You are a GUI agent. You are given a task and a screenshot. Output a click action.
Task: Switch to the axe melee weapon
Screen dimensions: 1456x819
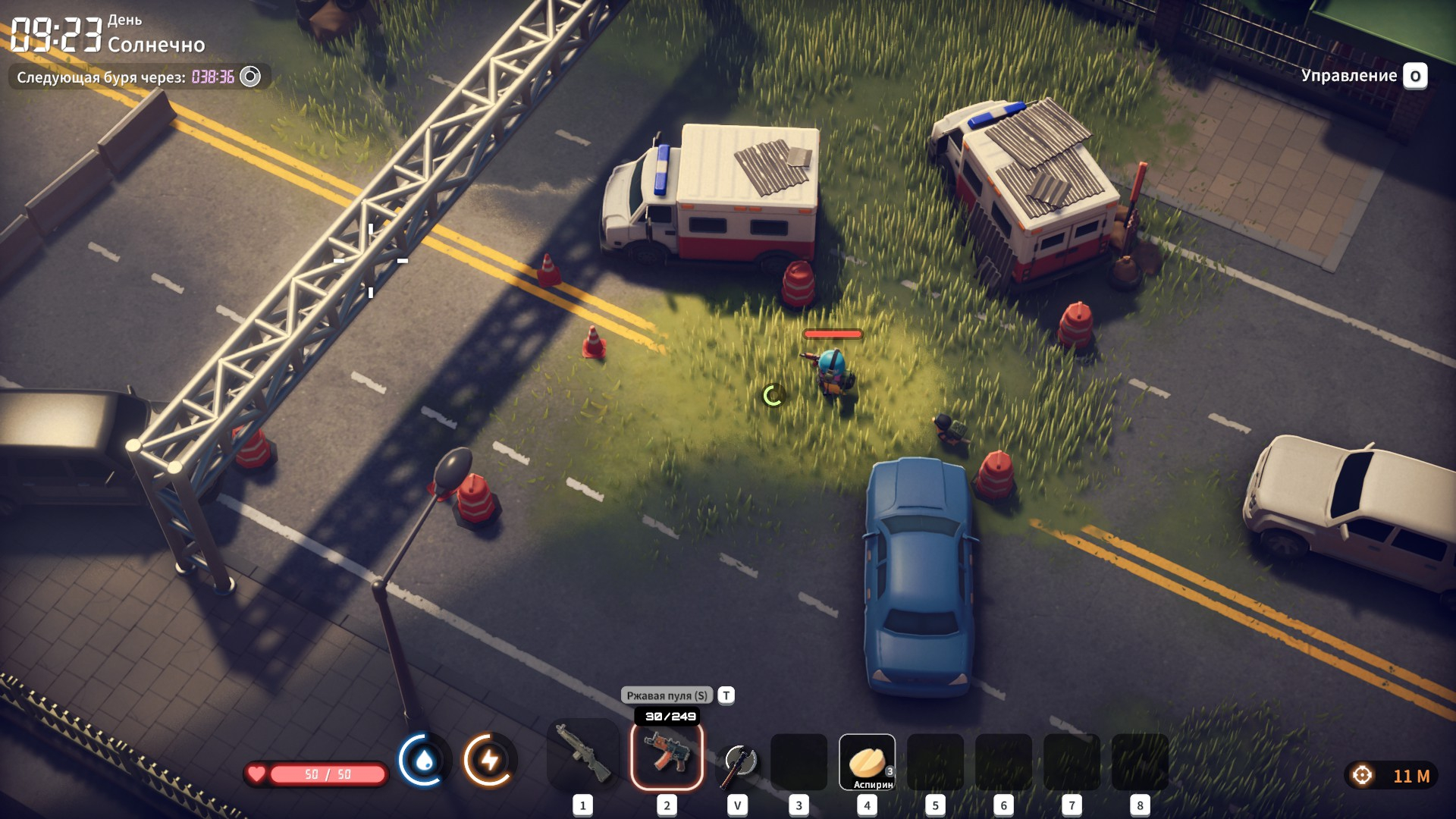737,762
